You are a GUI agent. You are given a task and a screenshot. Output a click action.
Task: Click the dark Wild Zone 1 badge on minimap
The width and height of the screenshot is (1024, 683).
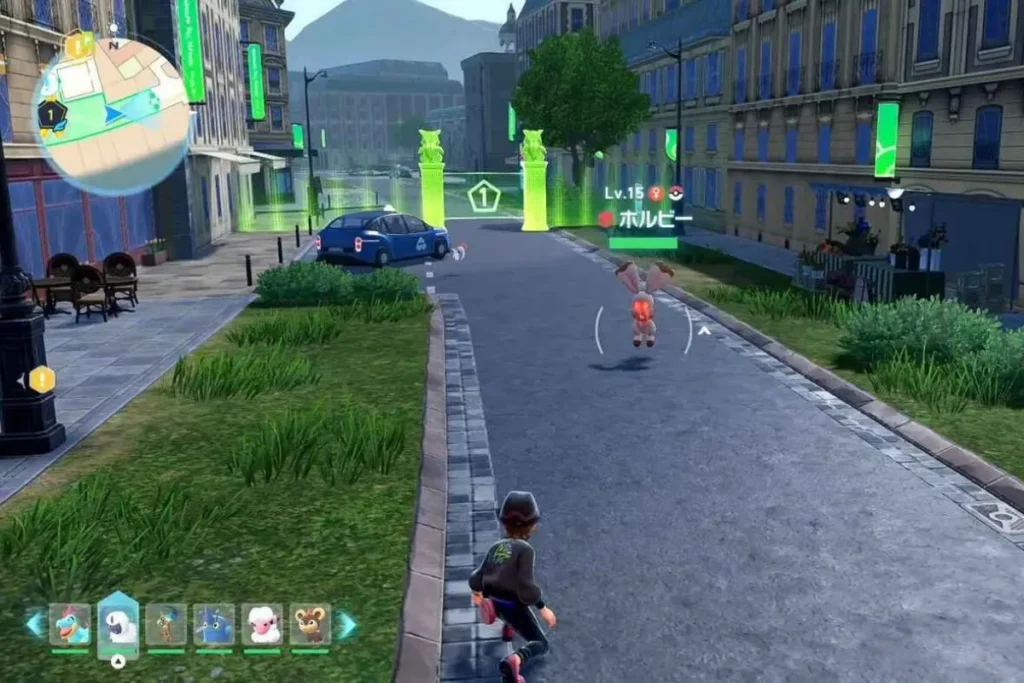[x=51, y=116]
